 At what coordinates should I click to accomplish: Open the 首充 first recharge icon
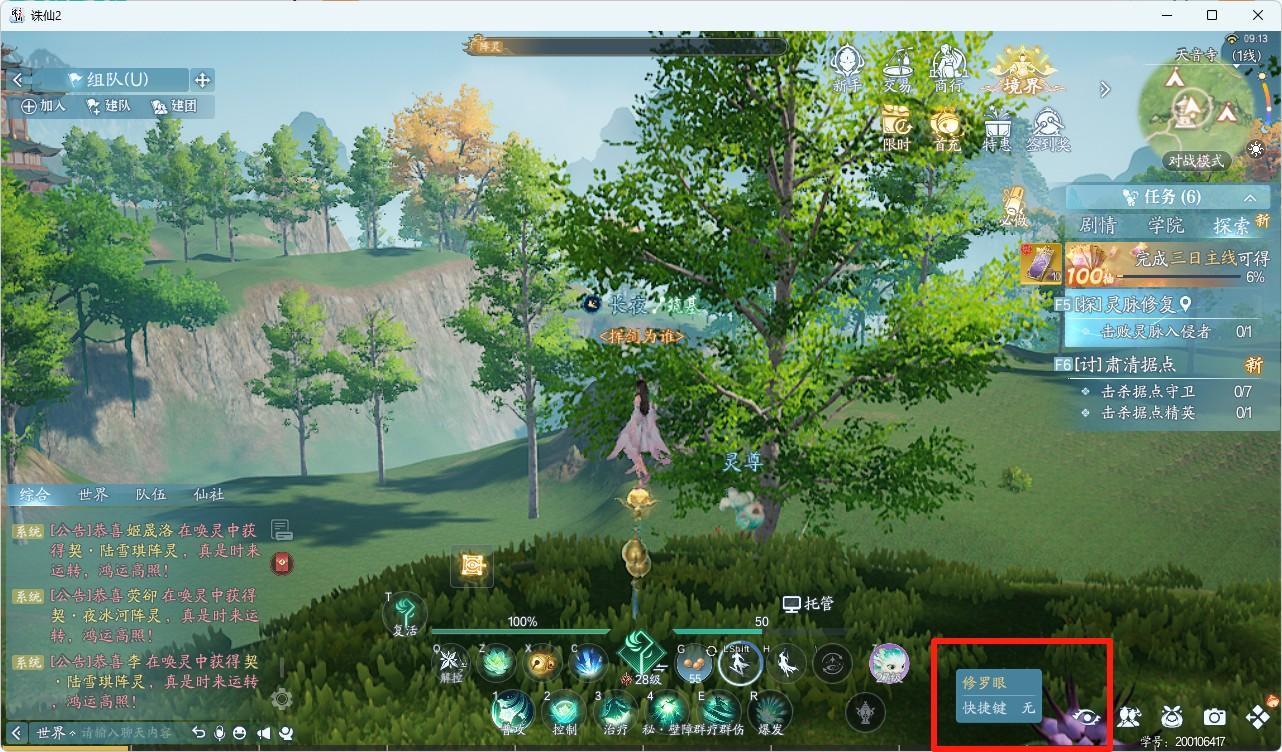click(945, 128)
